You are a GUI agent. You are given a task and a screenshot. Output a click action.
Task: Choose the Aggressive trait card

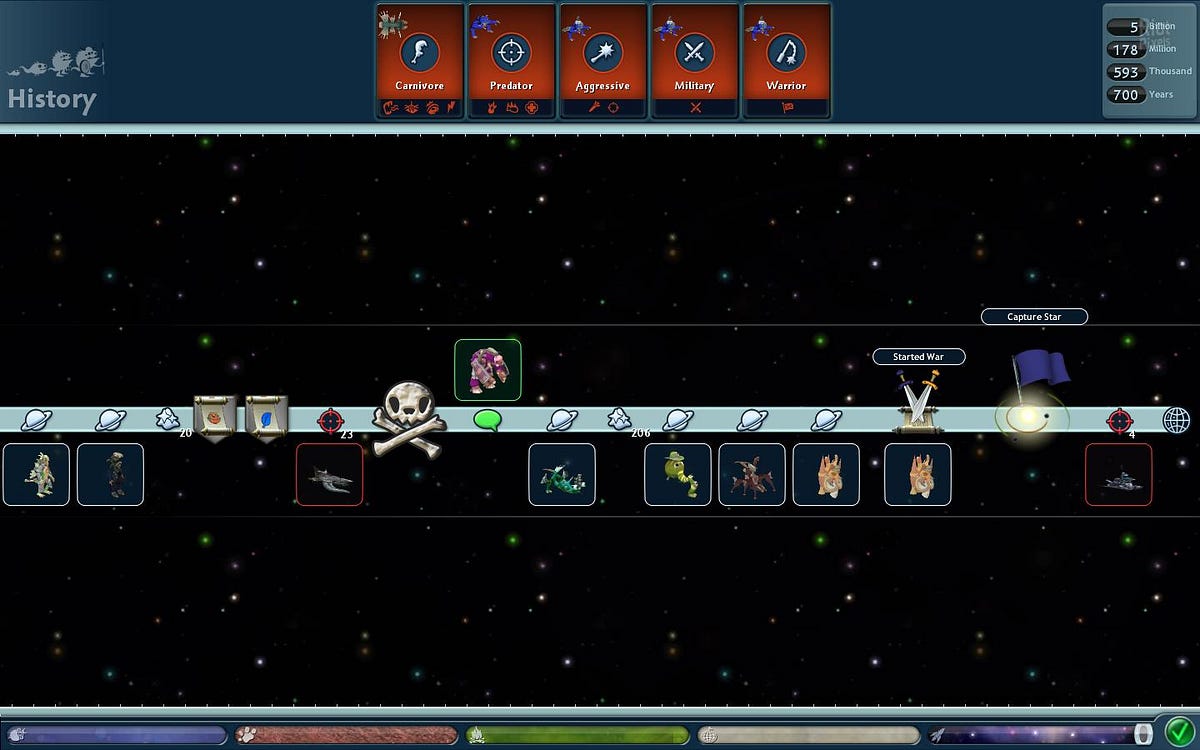[603, 61]
